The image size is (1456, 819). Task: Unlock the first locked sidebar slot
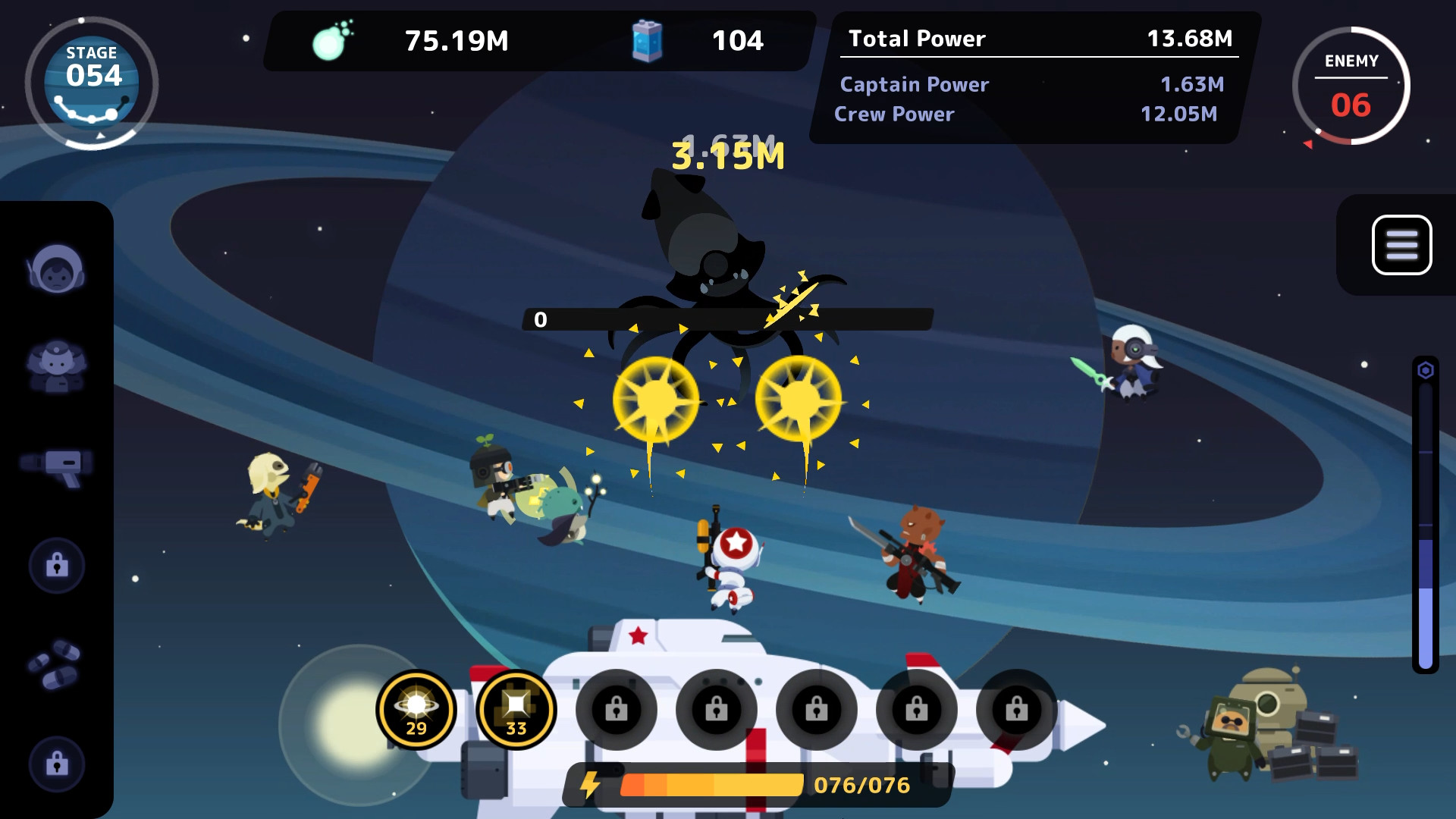coord(58,565)
